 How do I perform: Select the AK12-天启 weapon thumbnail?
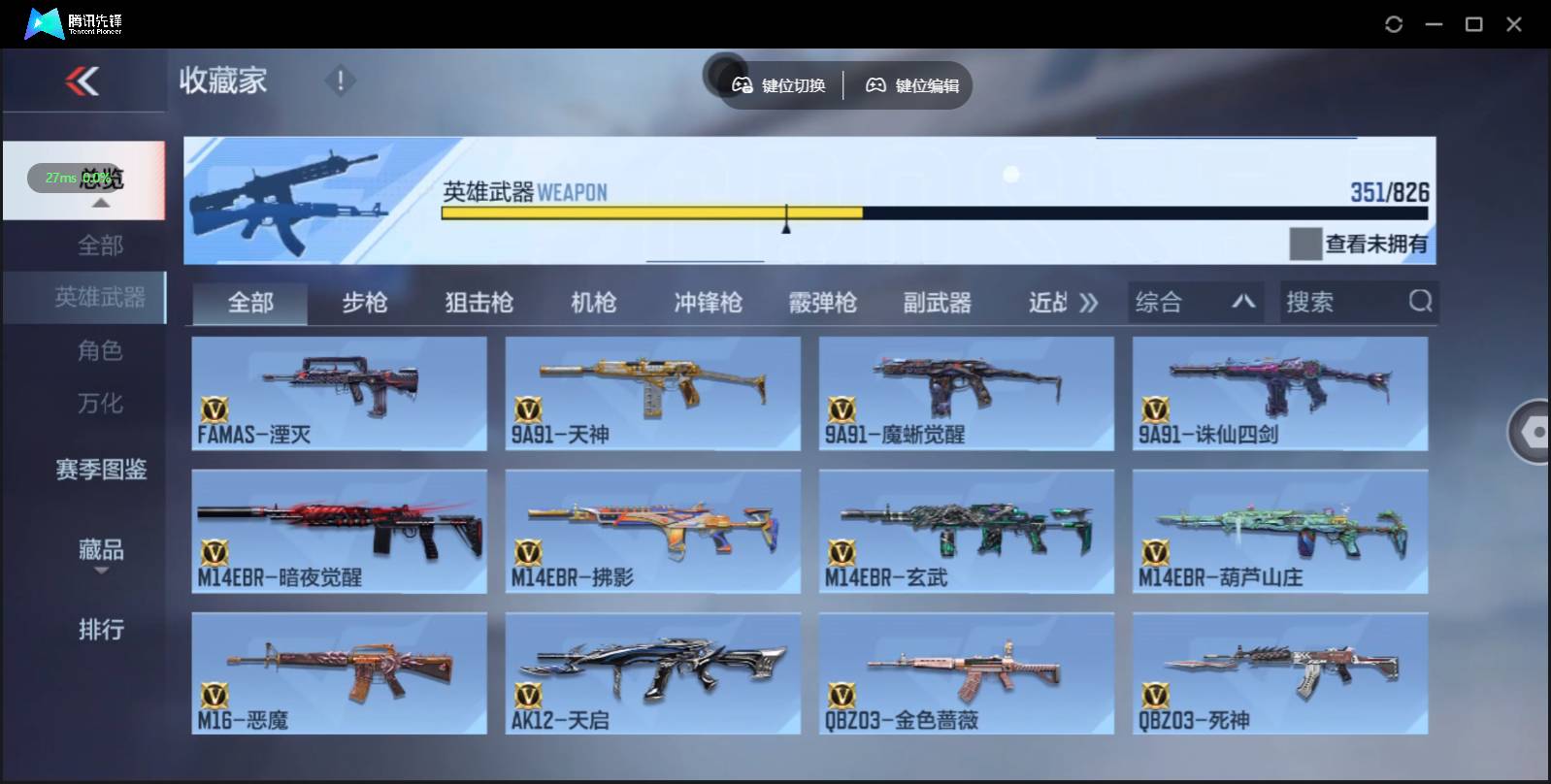652,672
